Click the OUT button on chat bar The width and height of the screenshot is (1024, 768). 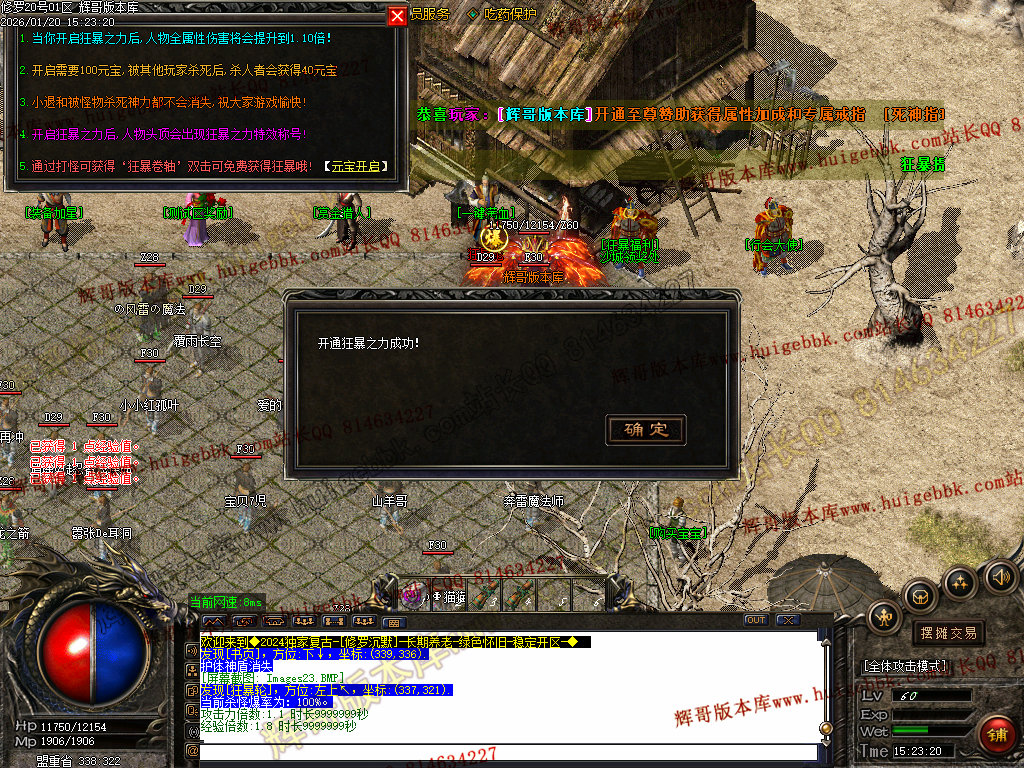click(756, 620)
